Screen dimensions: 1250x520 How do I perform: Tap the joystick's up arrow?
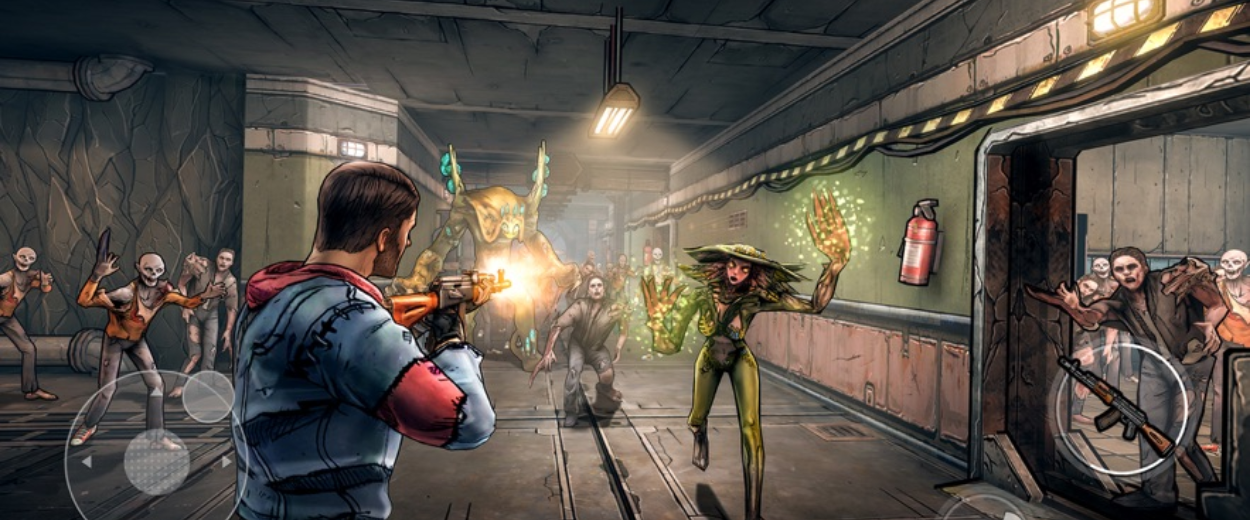coord(156,392)
